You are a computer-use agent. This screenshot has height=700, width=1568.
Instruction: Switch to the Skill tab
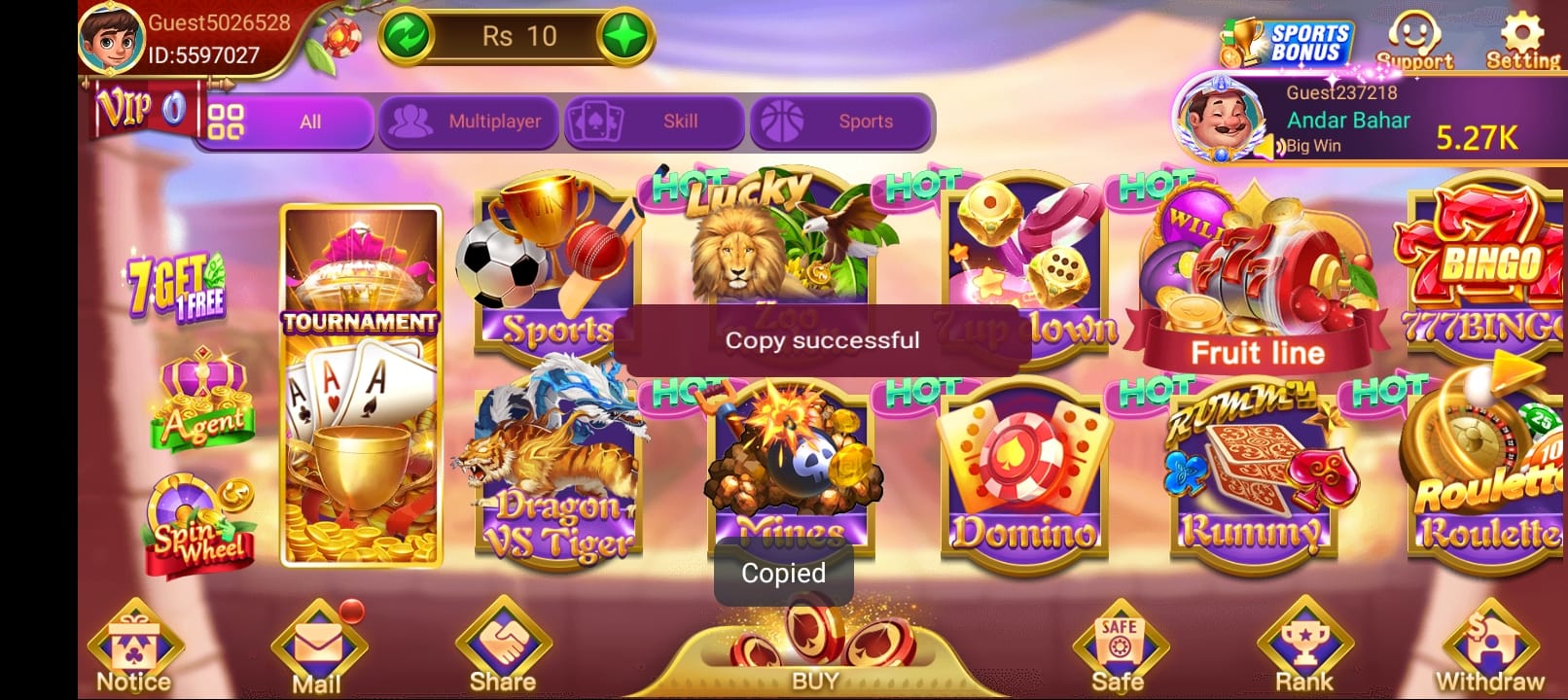pos(654,121)
